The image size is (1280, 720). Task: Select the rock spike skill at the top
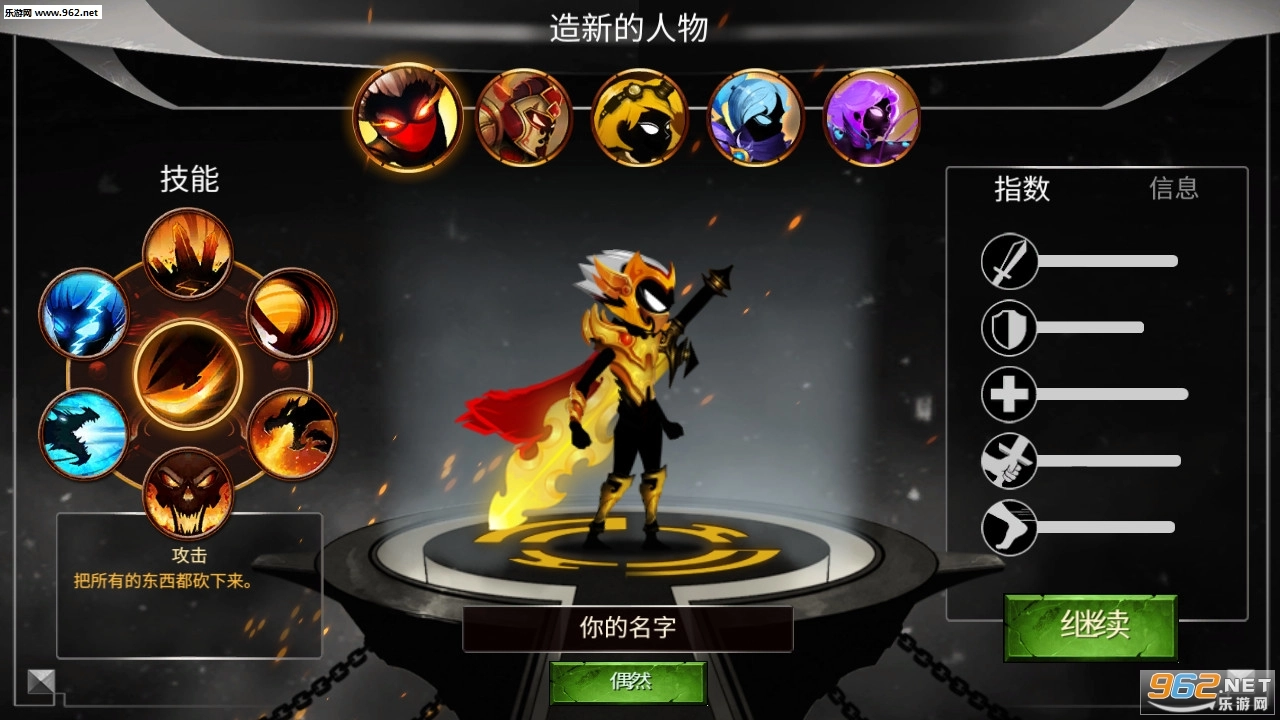[188, 252]
